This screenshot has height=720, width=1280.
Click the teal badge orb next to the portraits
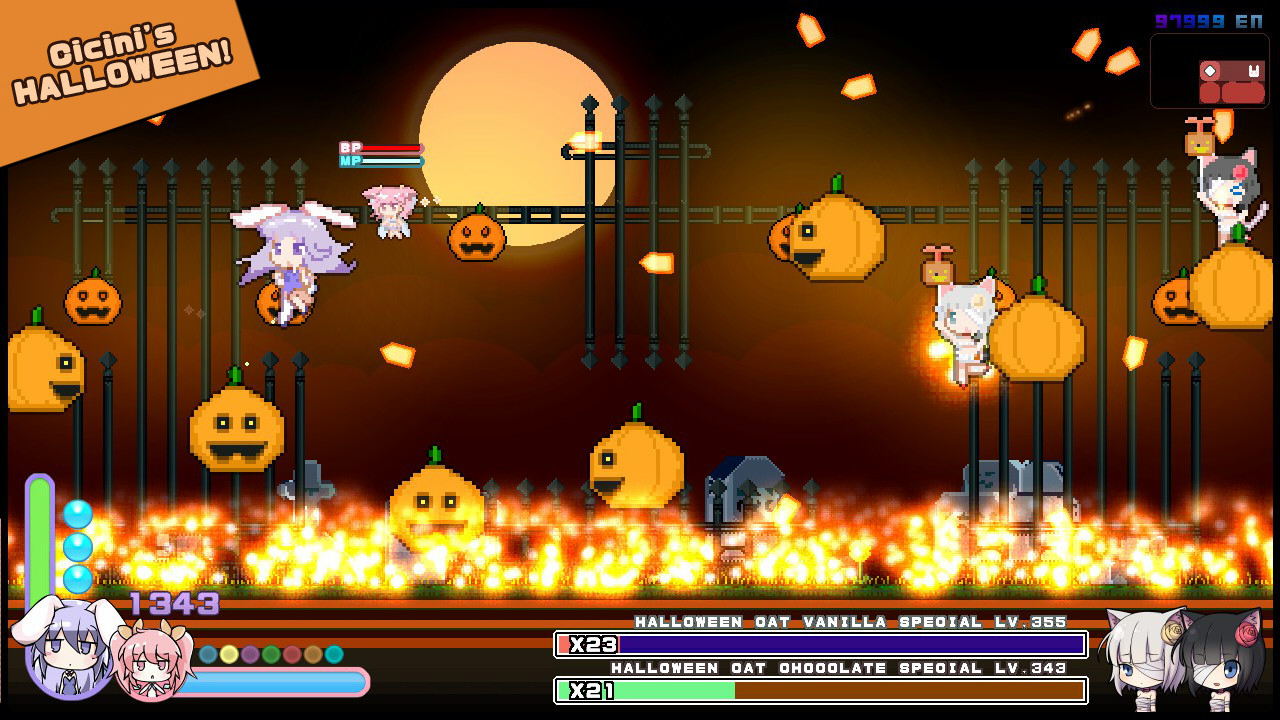(x=333, y=655)
